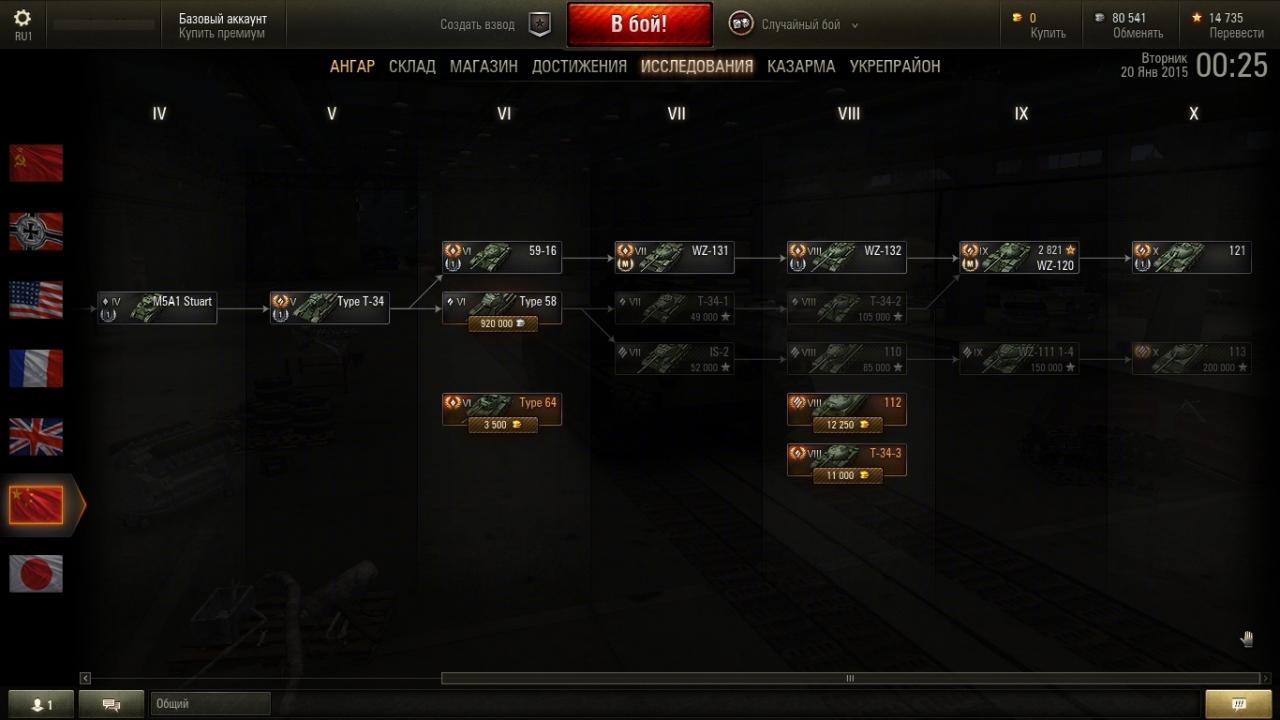
Task: Go to the Казарма tab
Action: pyautogui.click(x=801, y=66)
